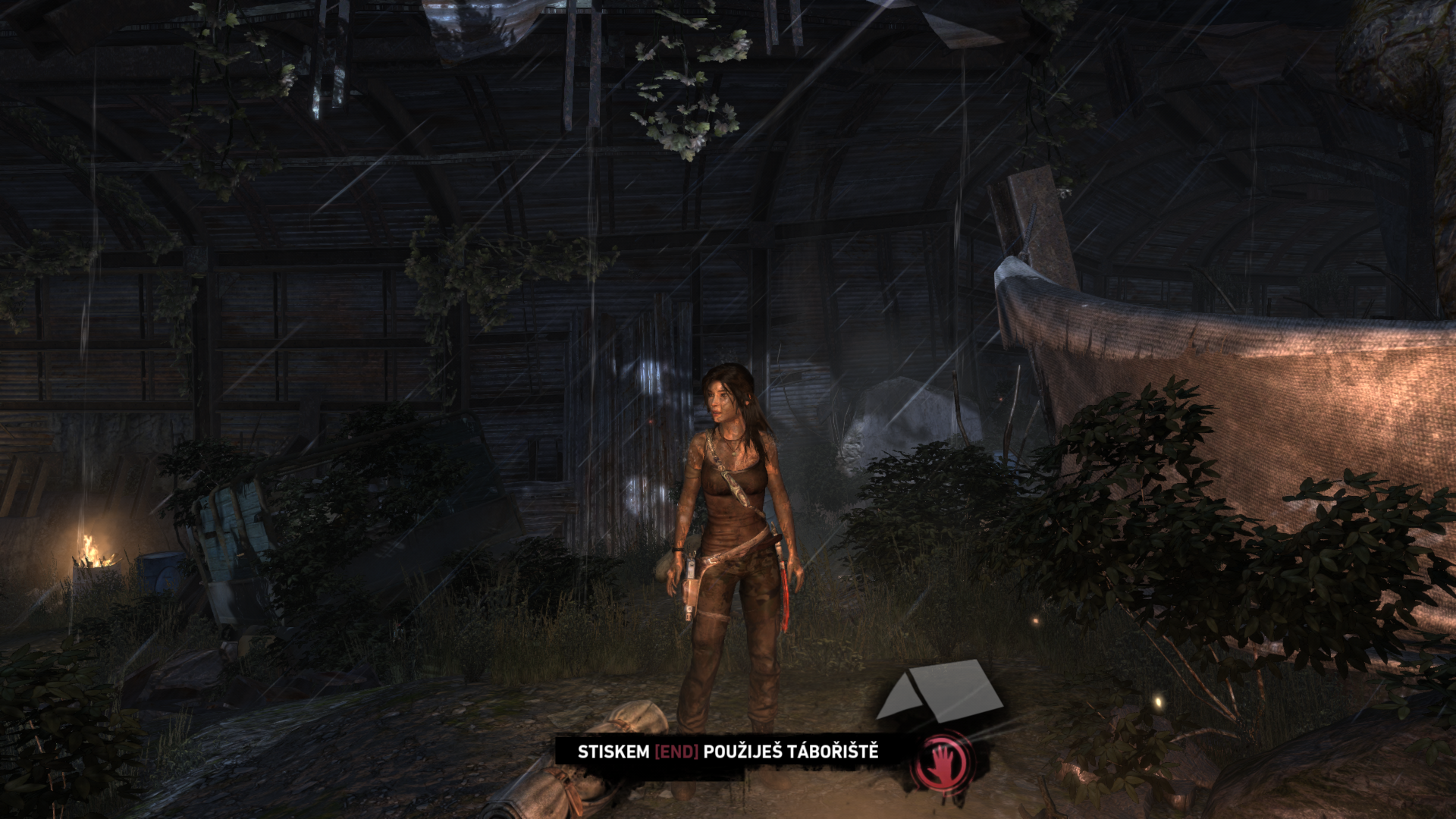
Task: Click the grey camp tent marker icon
Action: 940,690
